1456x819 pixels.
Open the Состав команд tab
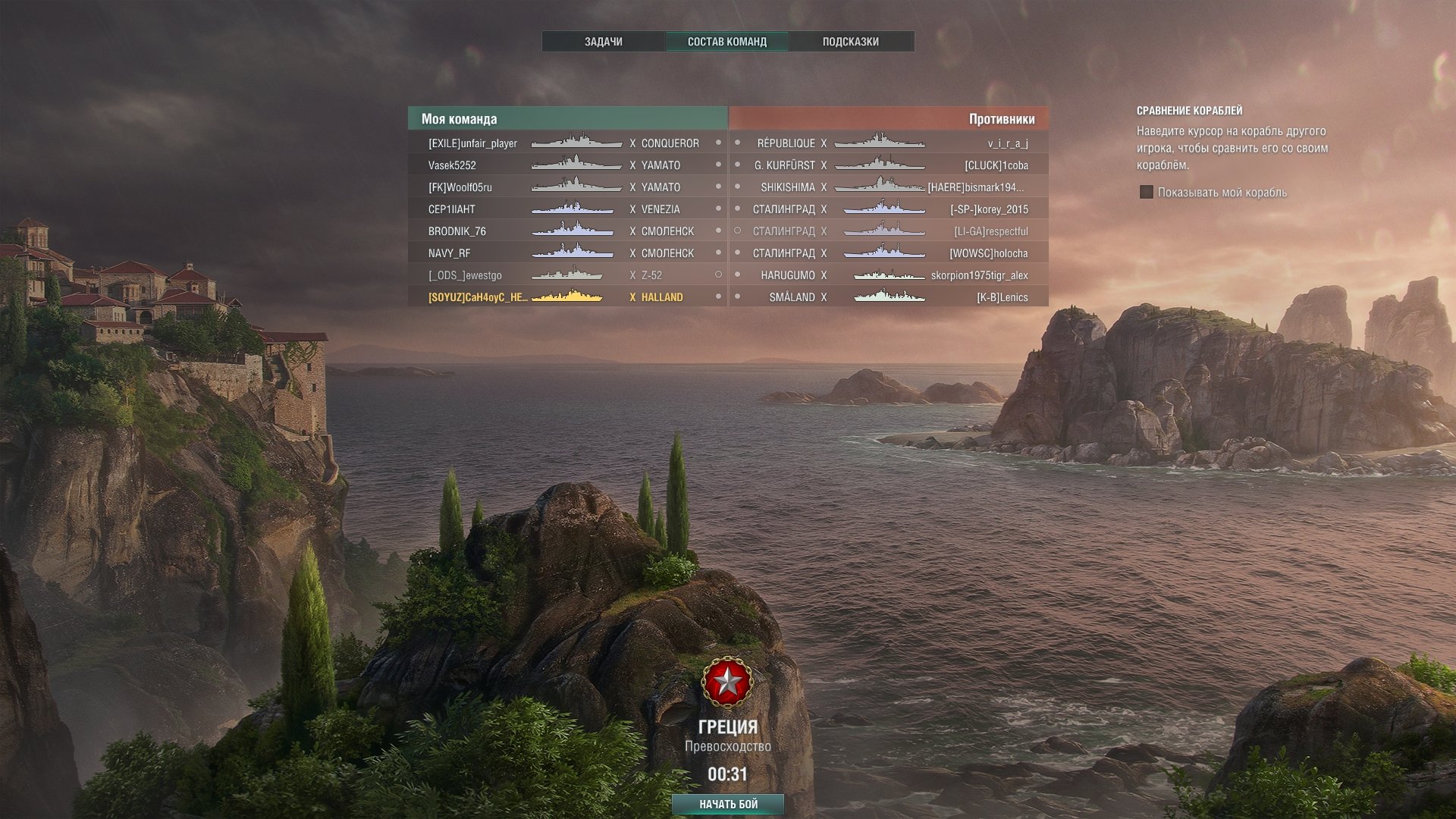[726, 42]
